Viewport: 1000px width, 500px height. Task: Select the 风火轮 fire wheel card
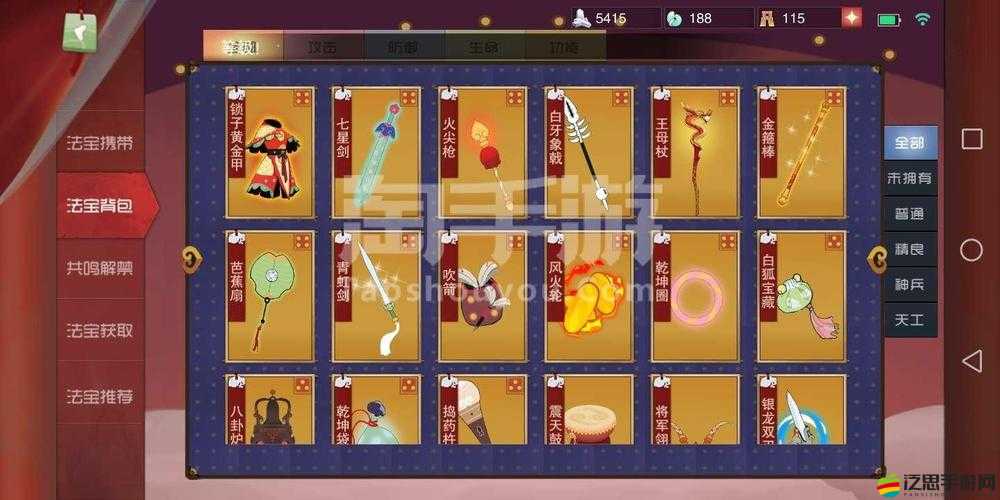point(589,296)
